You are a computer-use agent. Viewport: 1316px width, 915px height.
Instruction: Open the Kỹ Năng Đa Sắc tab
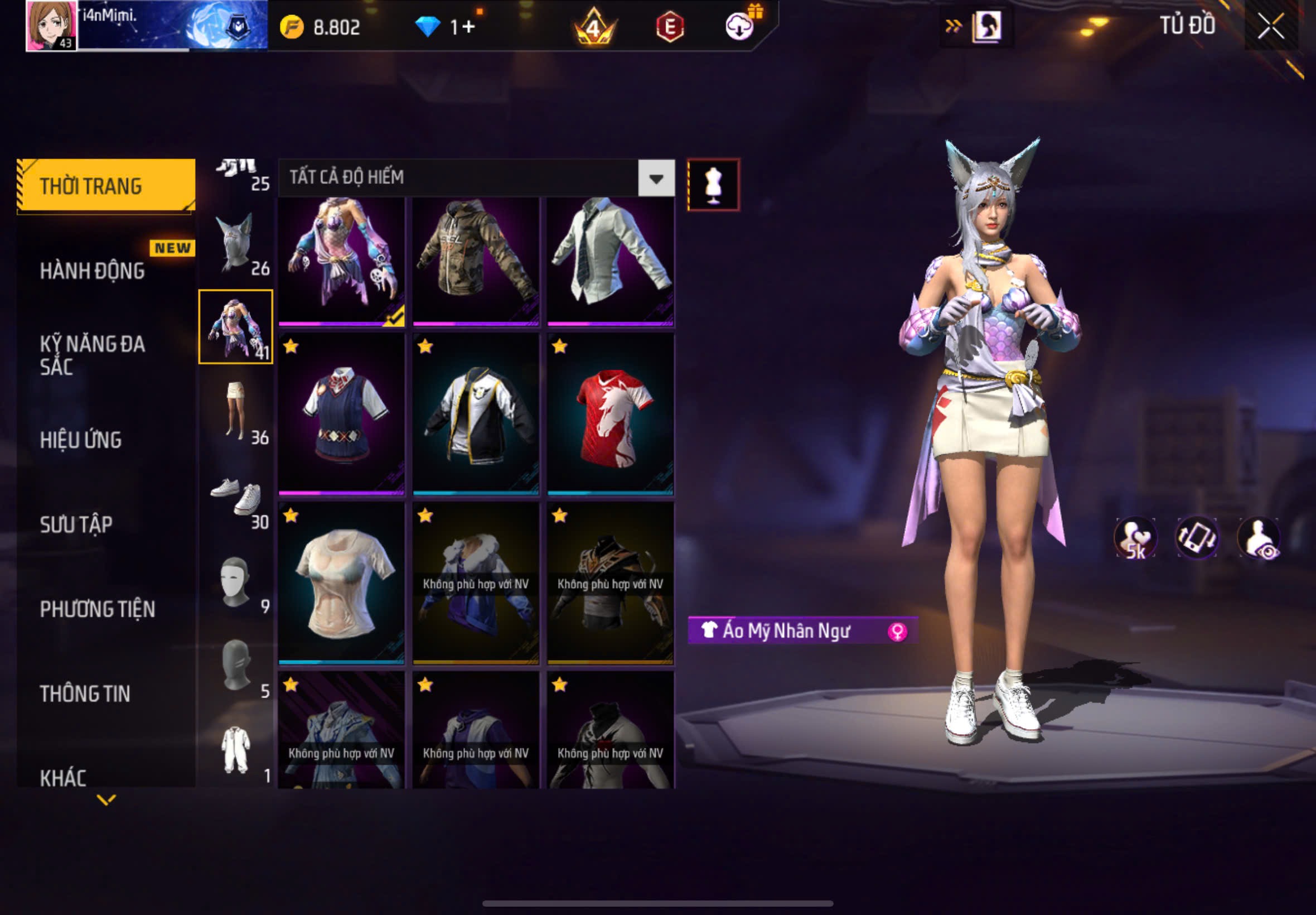click(x=91, y=355)
